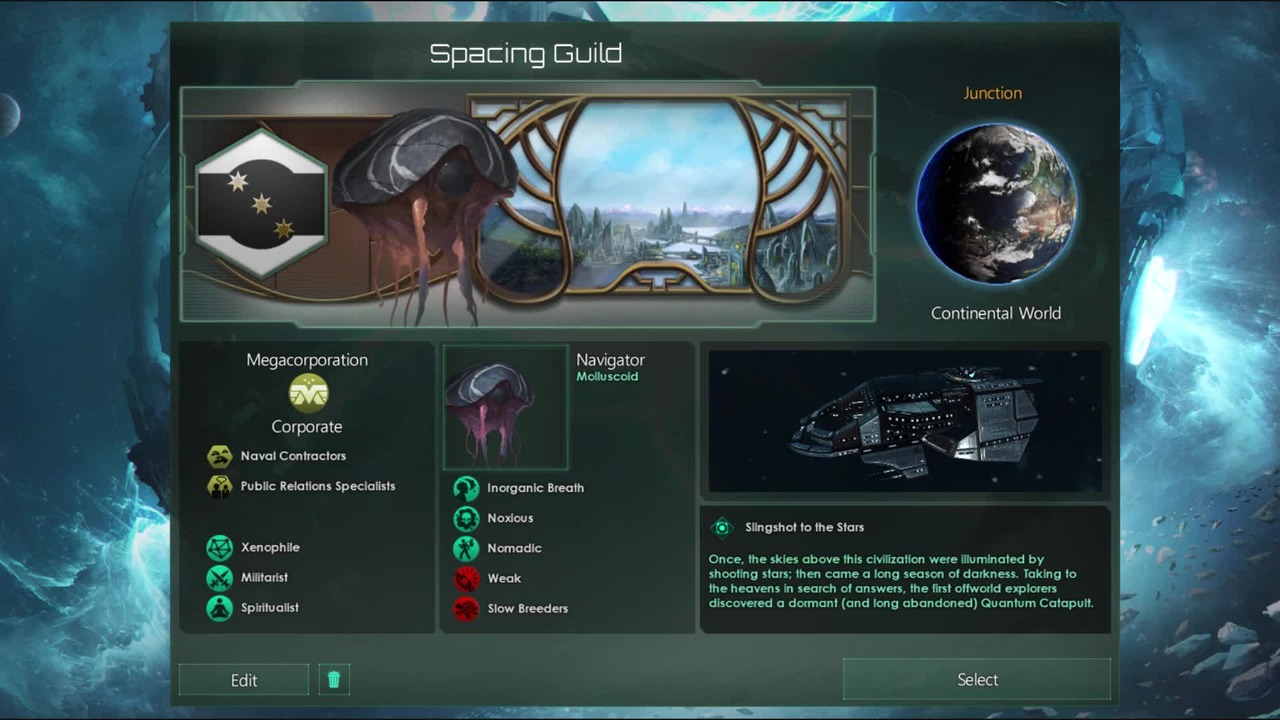Click the Spiritualist ethic icon
The height and width of the screenshot is (720, 1280).
point(220,608)
